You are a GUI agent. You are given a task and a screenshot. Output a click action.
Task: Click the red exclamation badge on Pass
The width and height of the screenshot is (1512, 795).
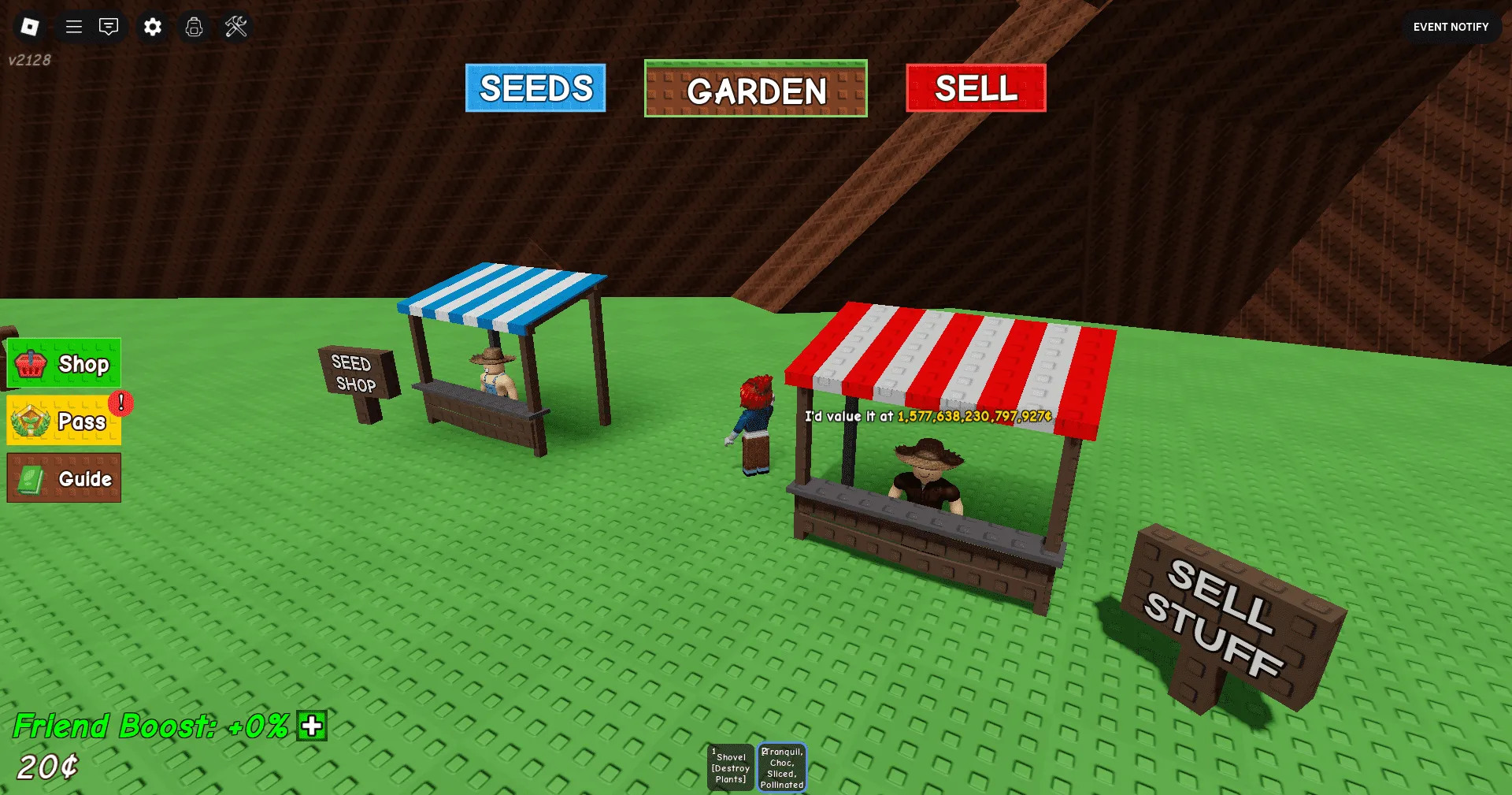tap(120, 402)
